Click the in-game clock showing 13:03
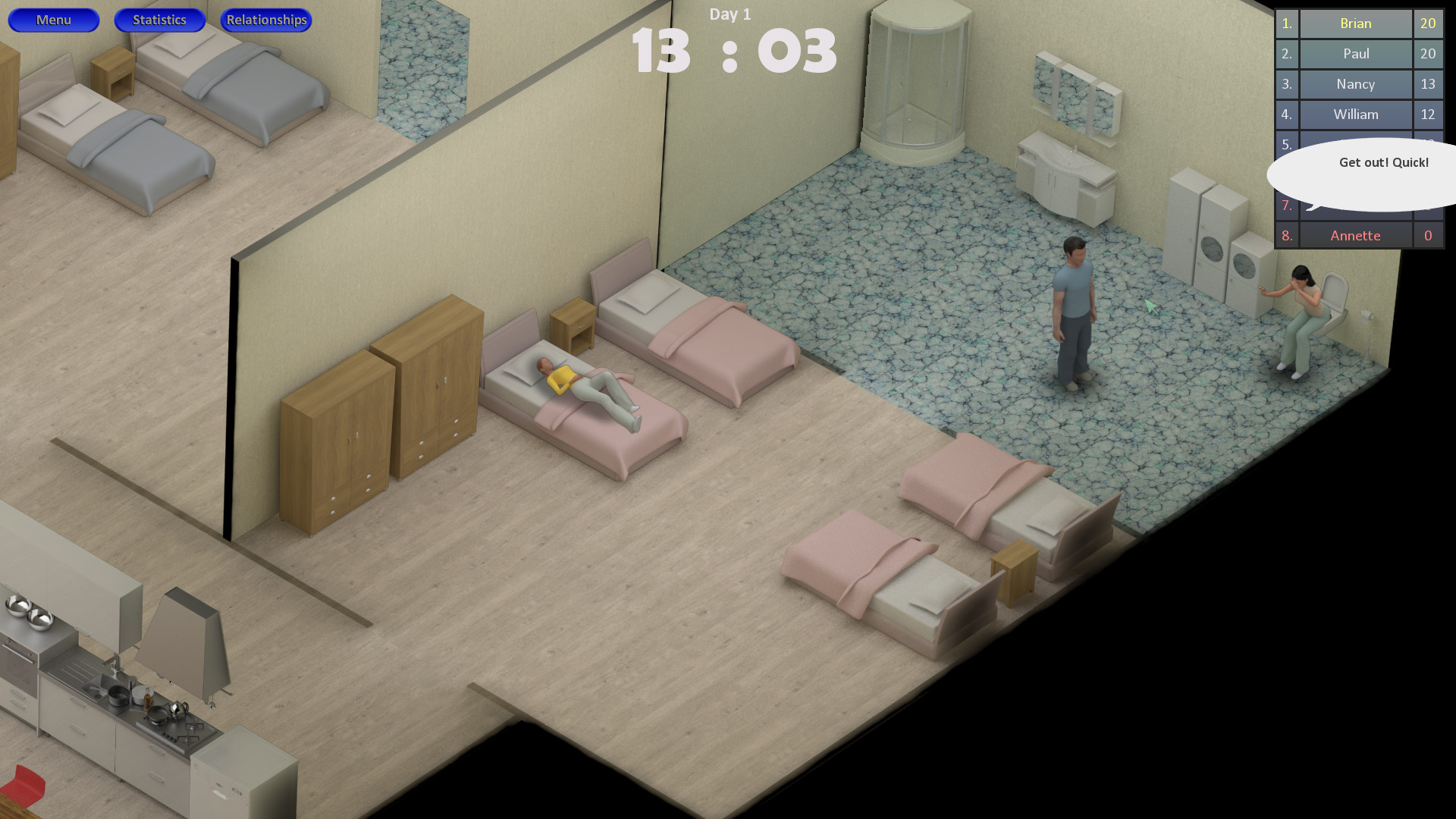 (x=730, y=51)
